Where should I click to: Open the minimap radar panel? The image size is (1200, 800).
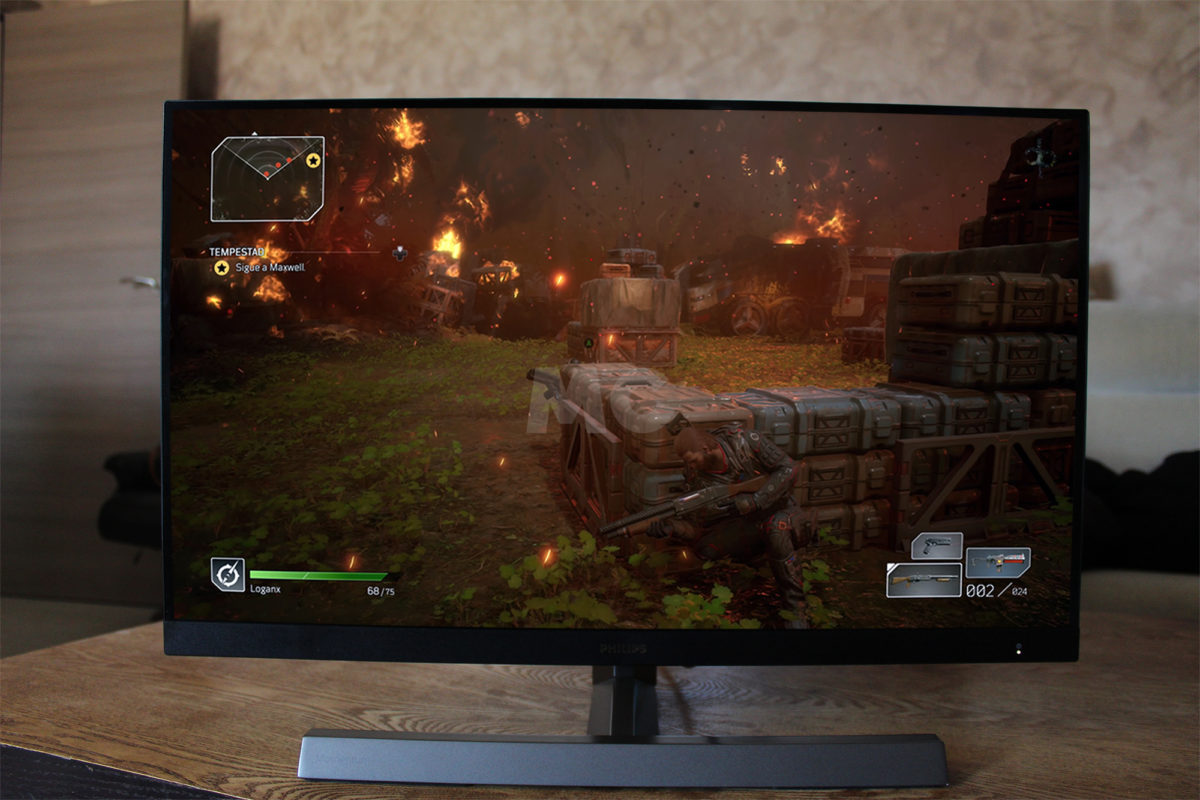(267, 178)
